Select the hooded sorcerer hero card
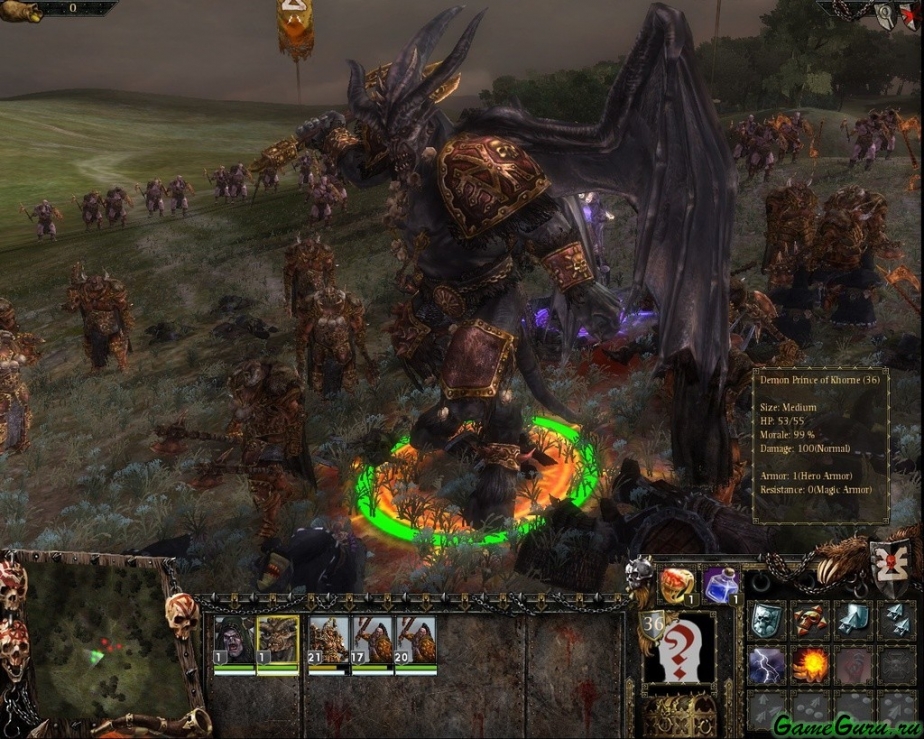The width and height of the screenshot is (924, 739). click(x=234, y=640)
